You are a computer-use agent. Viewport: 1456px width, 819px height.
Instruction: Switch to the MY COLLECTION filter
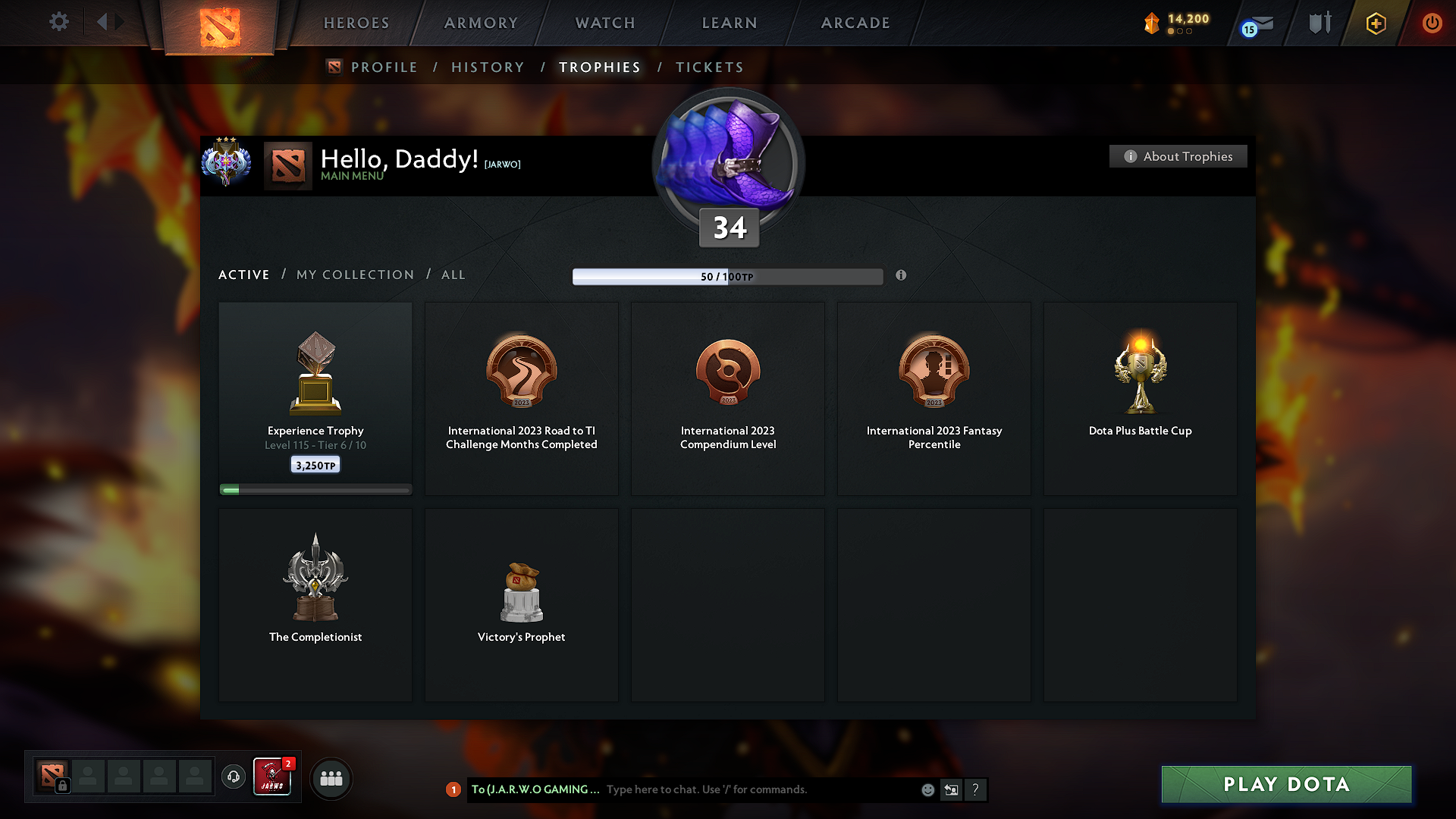point(354,275)
